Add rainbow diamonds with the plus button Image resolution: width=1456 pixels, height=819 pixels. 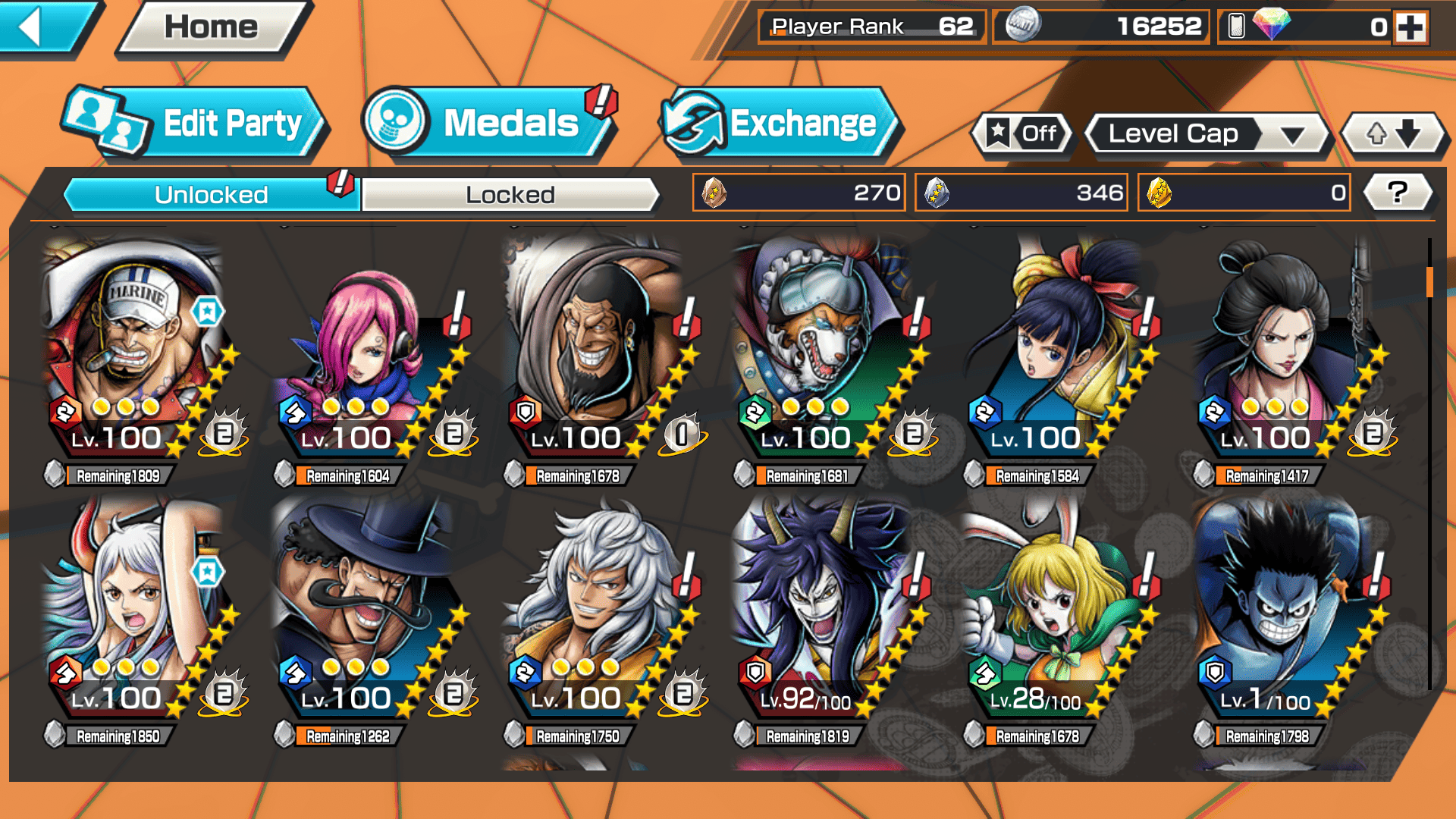(1410, 28)
